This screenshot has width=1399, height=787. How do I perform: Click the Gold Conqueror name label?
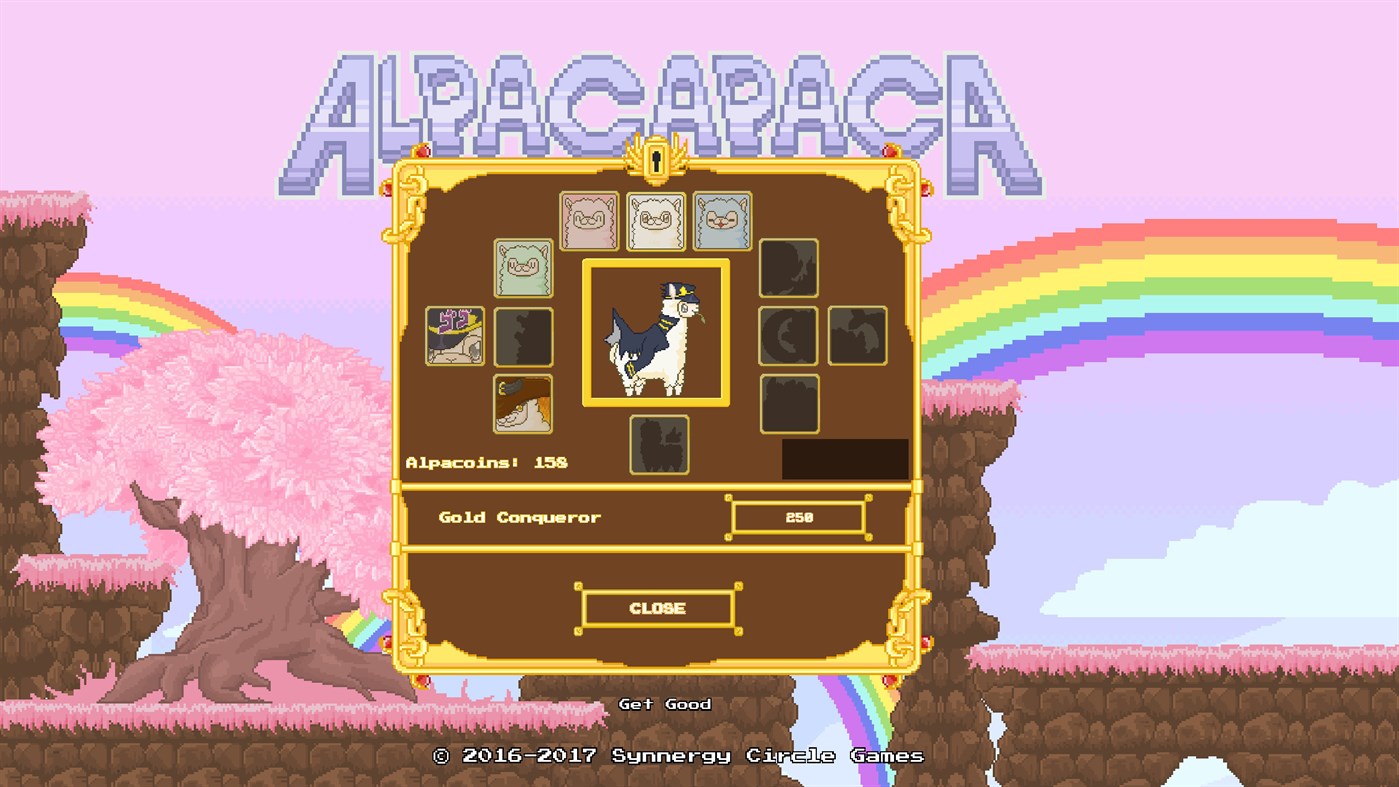point(518,517)
